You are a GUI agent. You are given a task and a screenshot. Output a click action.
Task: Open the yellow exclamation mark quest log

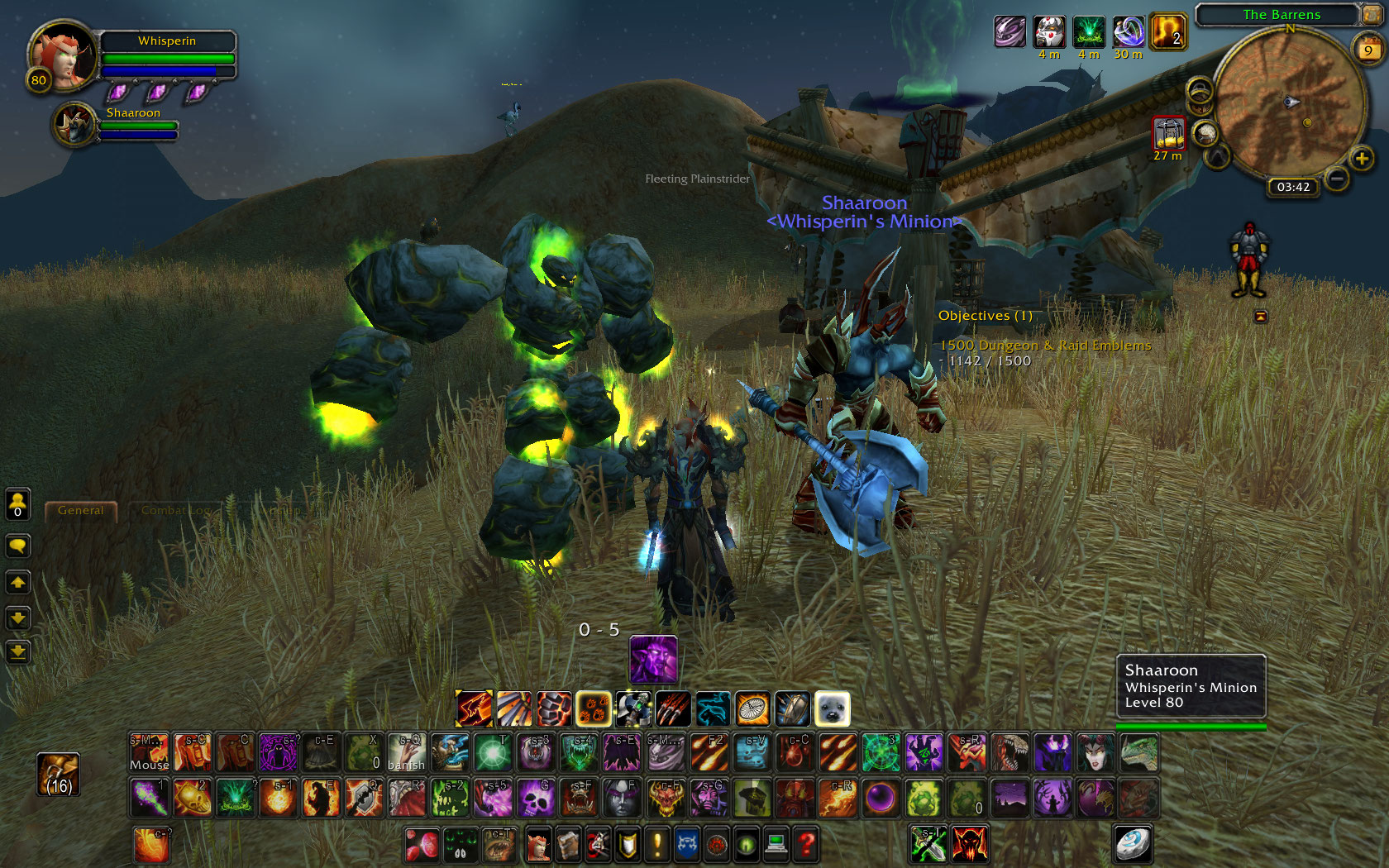(x=657, y=844)
